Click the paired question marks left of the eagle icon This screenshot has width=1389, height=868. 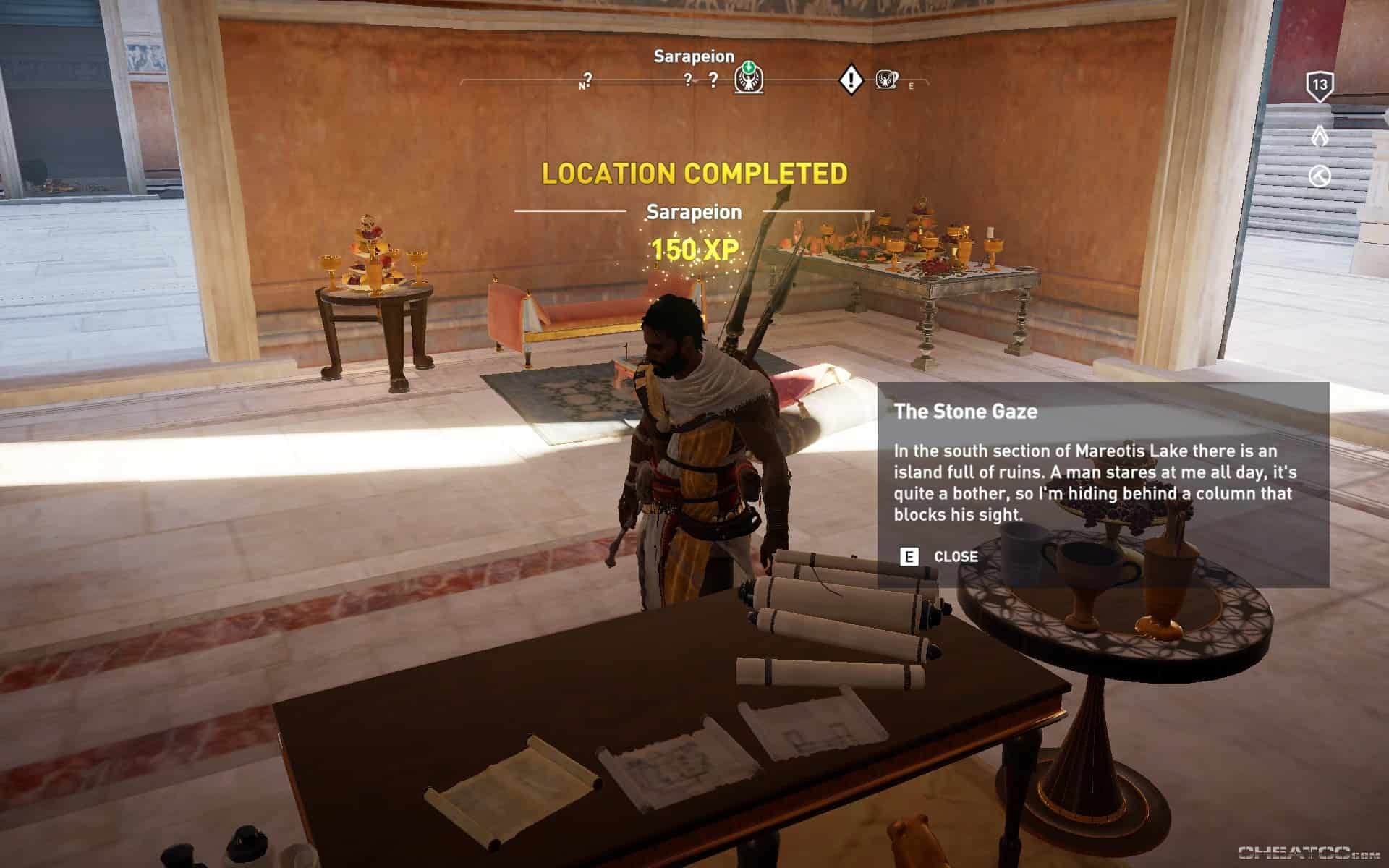click(700, 79)
